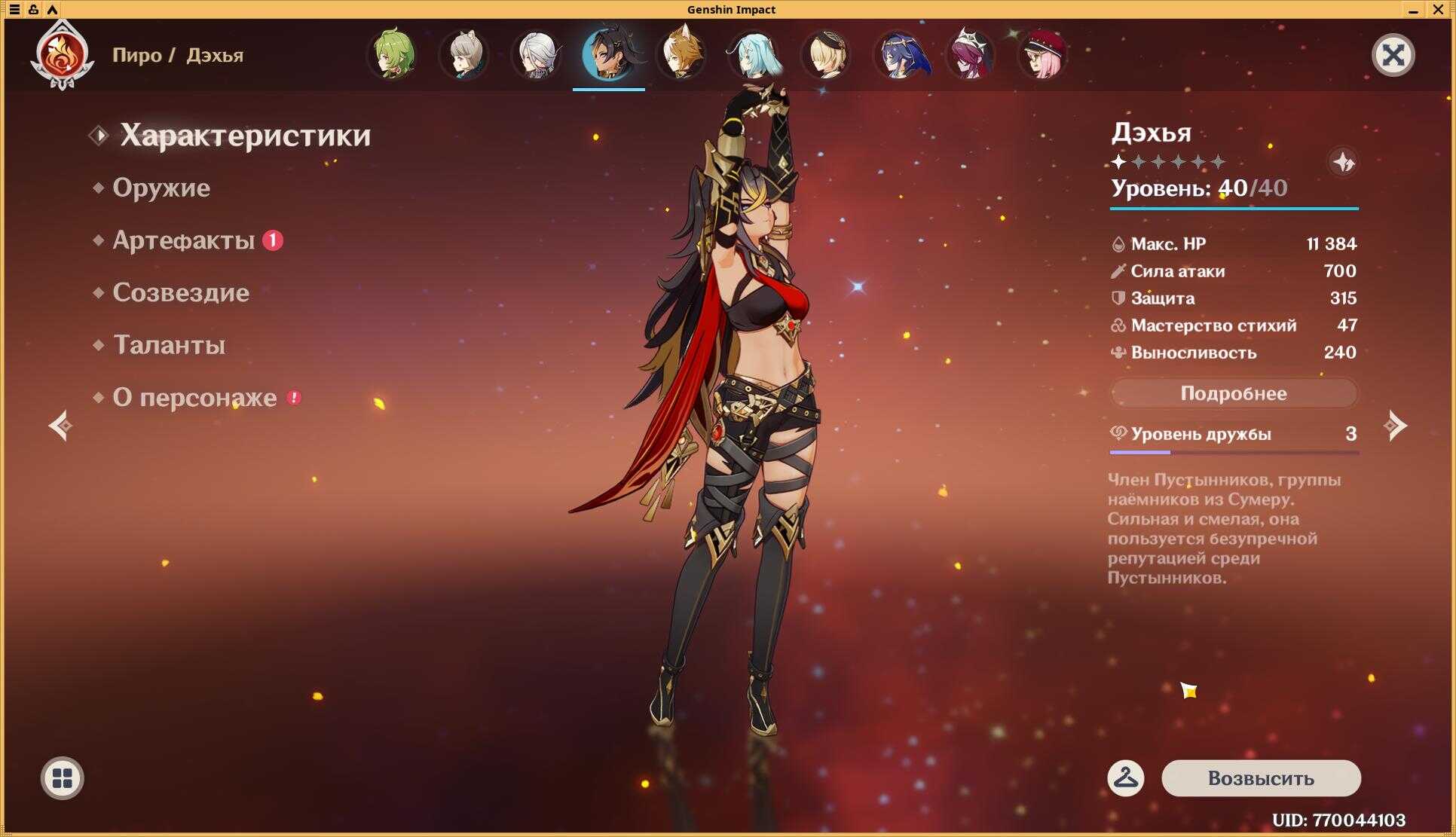The height and width of the screenshot is (837, 1456).
Task: Select the Характеристики attributes entry
Action: (x=245, y=136)
